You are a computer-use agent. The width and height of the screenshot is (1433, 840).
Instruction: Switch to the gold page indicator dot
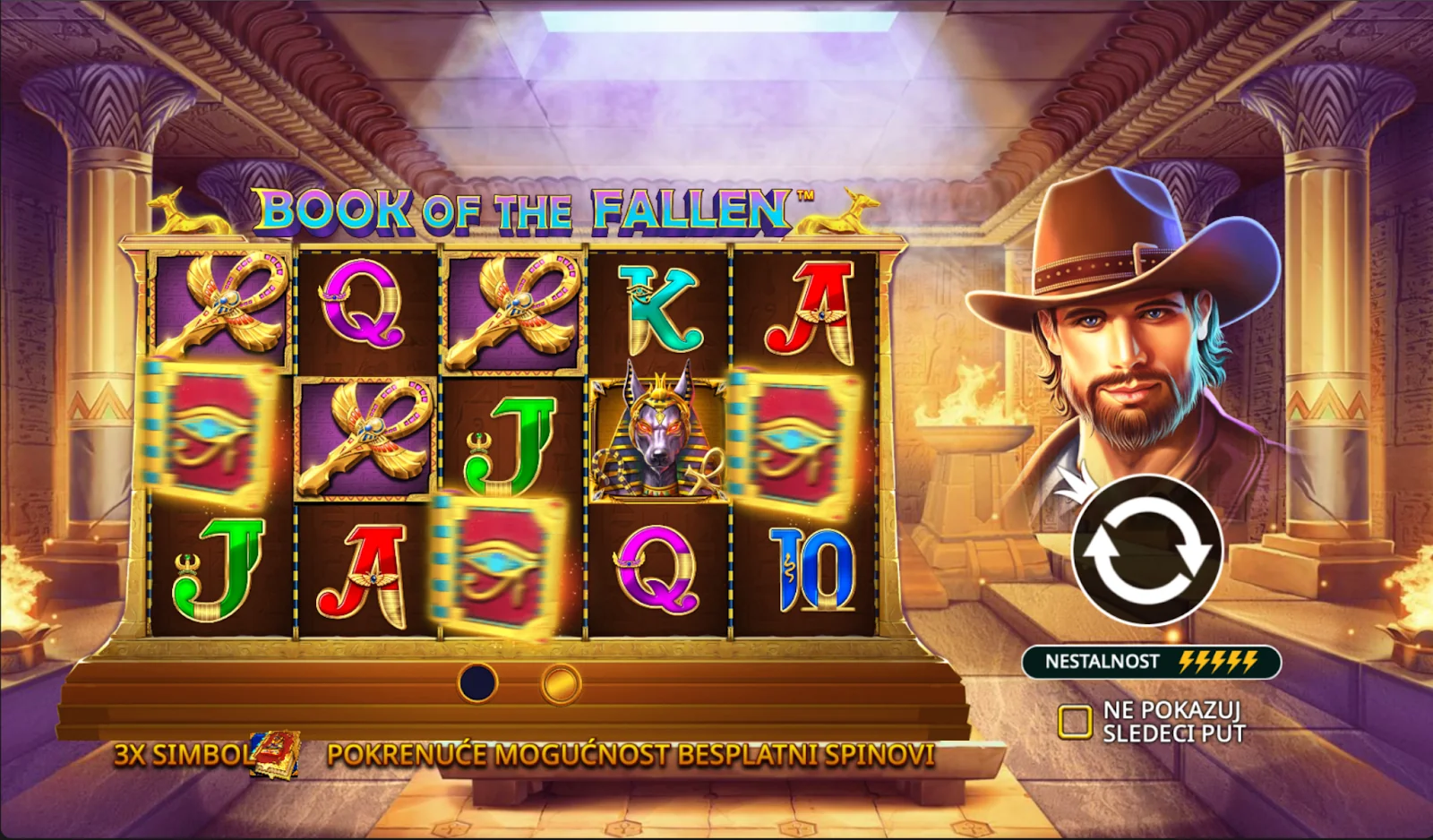tap(562, 685)
